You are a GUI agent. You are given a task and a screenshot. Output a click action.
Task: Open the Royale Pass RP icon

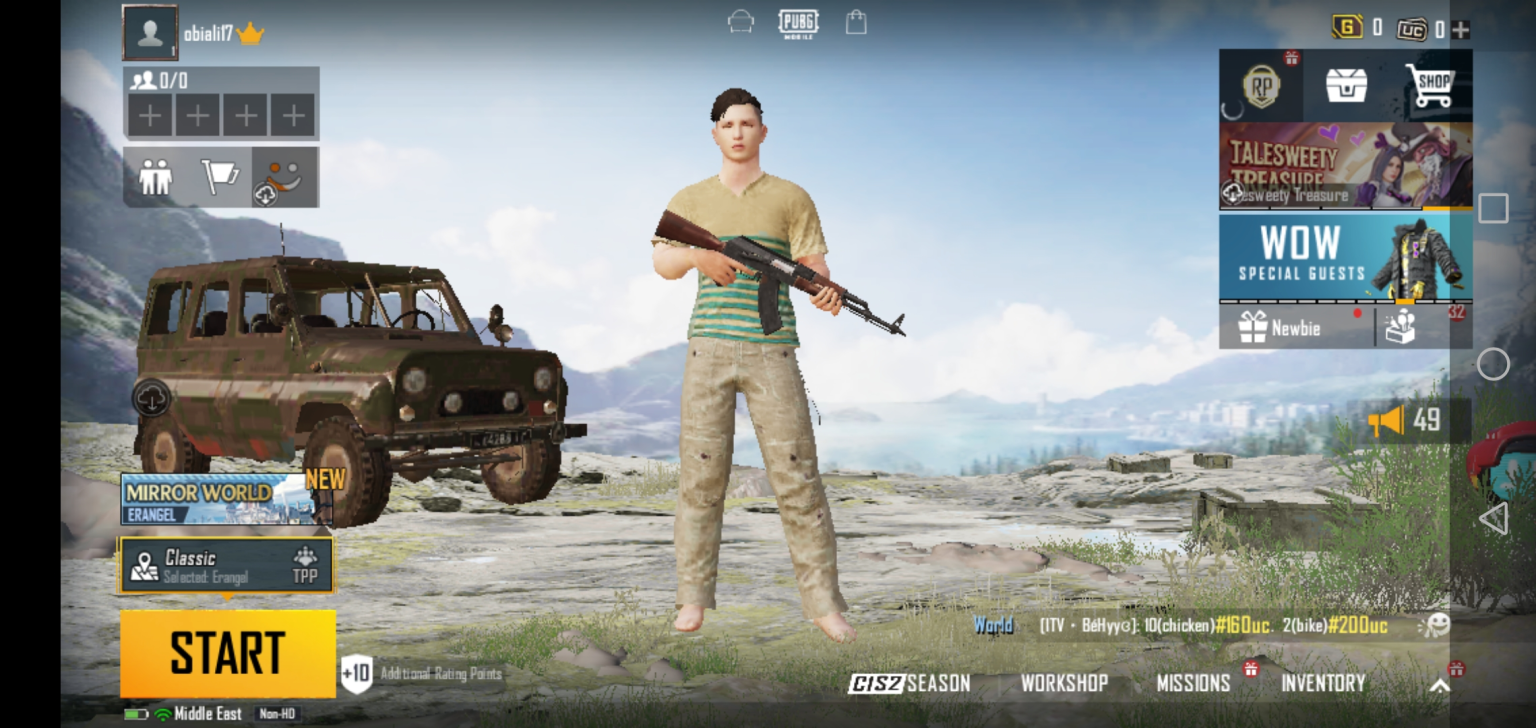click(1261, 86)
